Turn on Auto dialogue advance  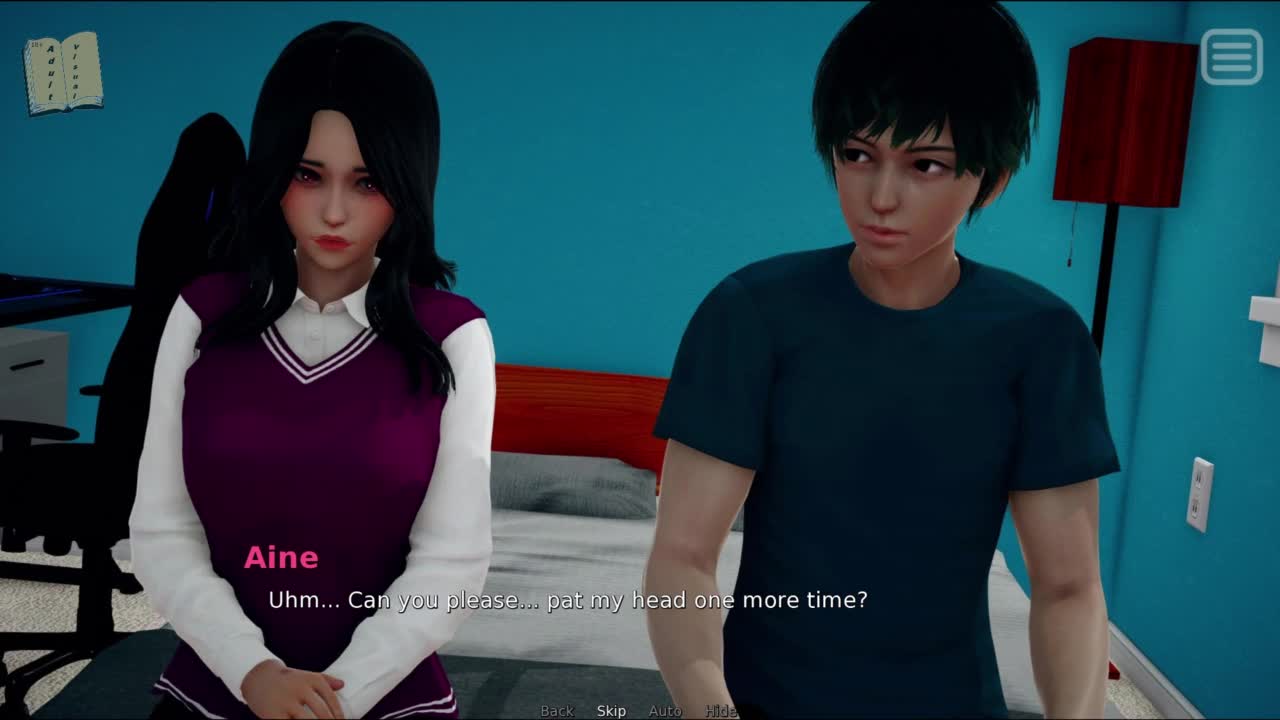point(665,711)
